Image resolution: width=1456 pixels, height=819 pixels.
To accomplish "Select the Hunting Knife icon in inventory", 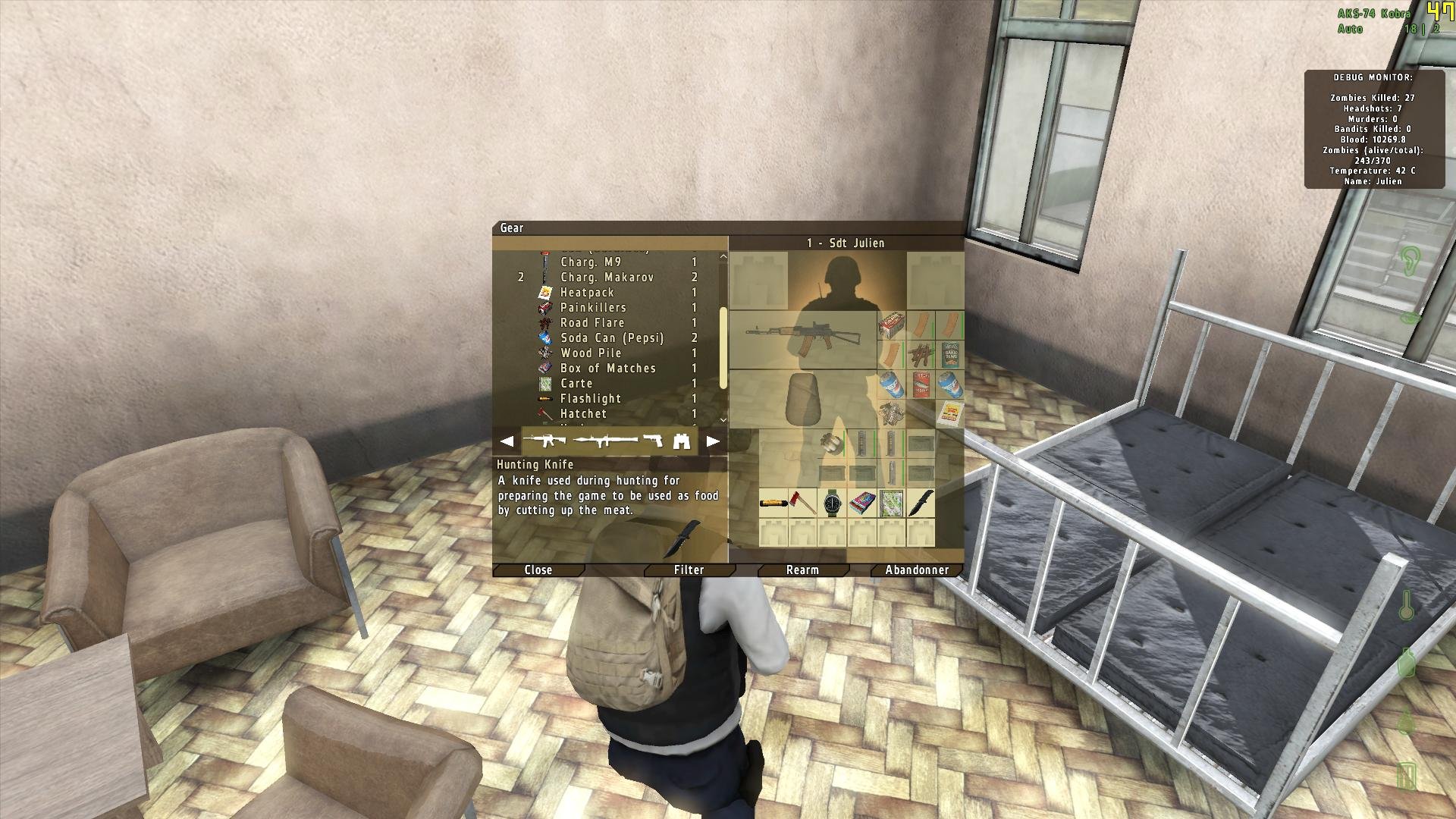I will [x=921, y=503].
